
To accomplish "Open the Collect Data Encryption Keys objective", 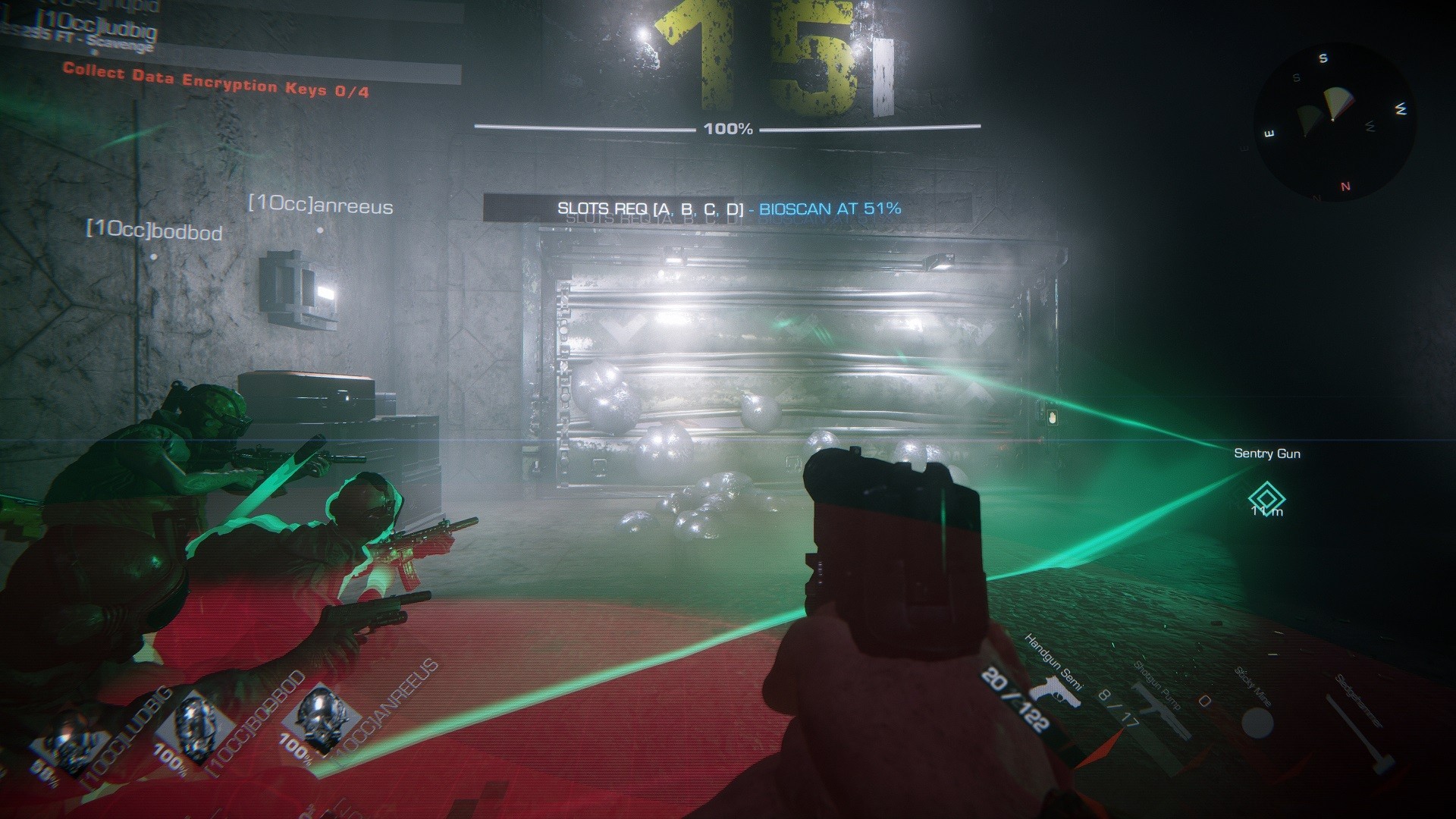I will pos(216,81).
